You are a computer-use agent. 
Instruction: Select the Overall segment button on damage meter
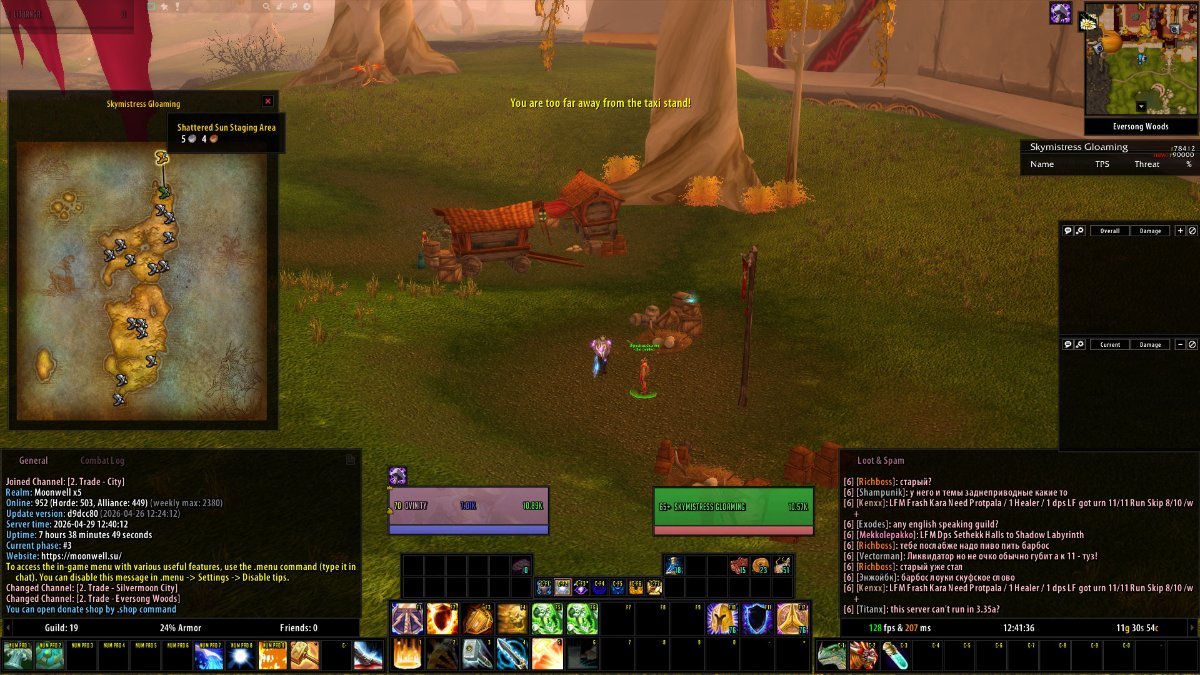coord(1109,231)
